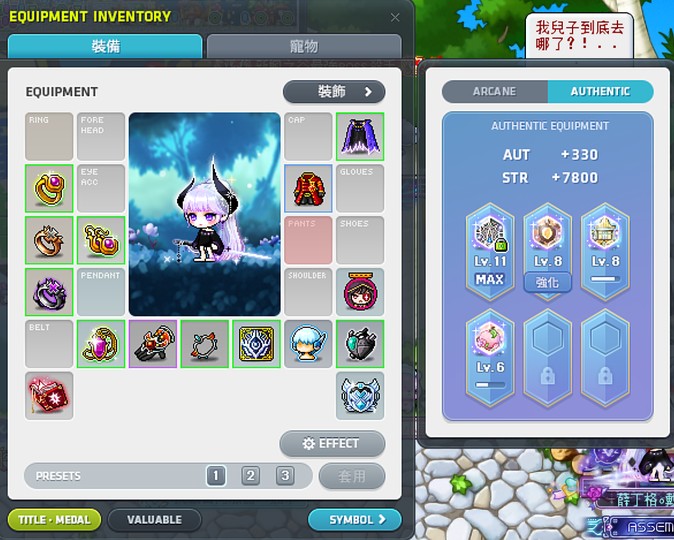Screen dimensions: 674x540
Task: Select the red gem pocket item slot
Action: (x=49, y=396)
